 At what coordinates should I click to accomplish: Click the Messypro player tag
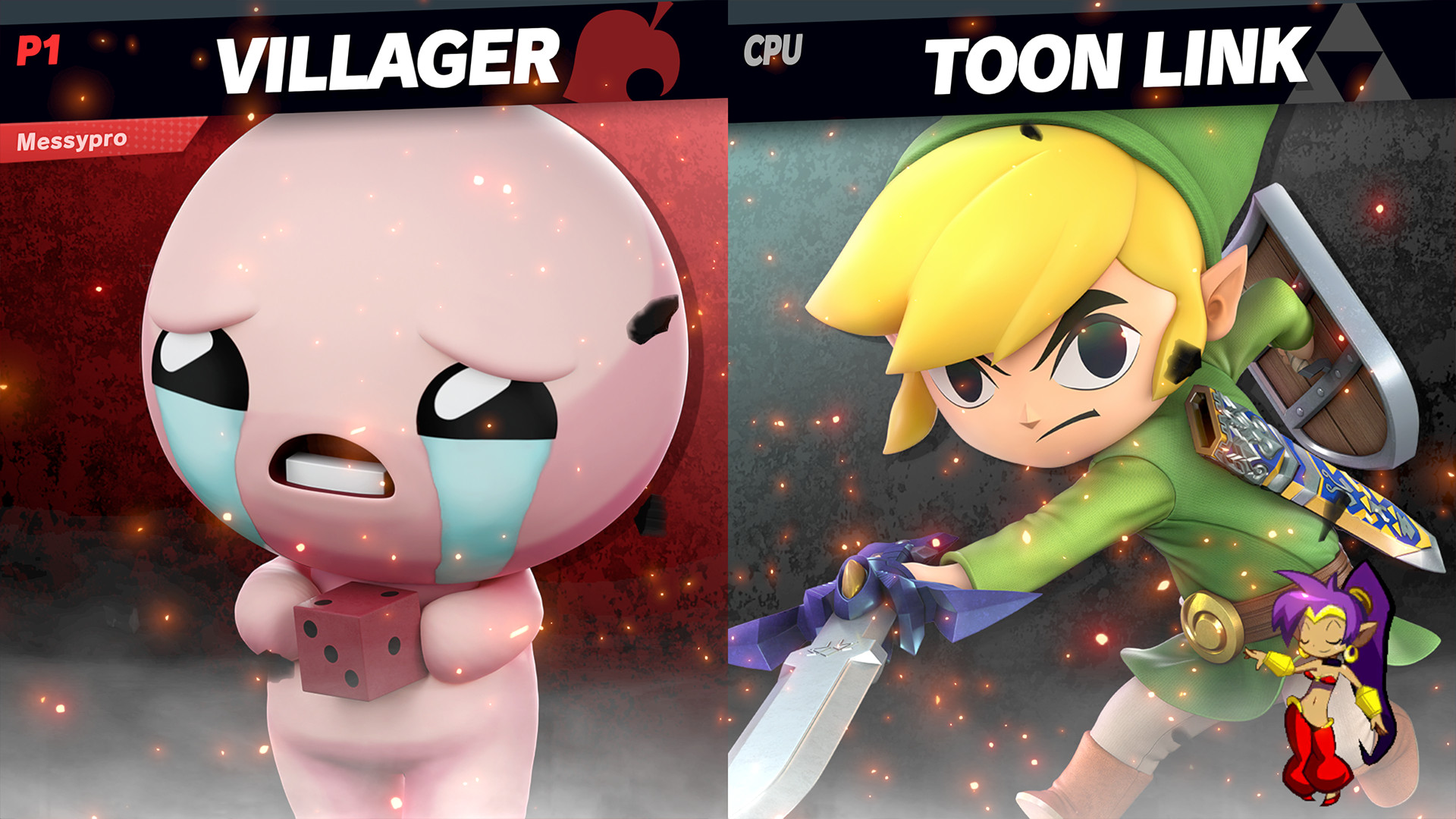click(x=72, y=138)
